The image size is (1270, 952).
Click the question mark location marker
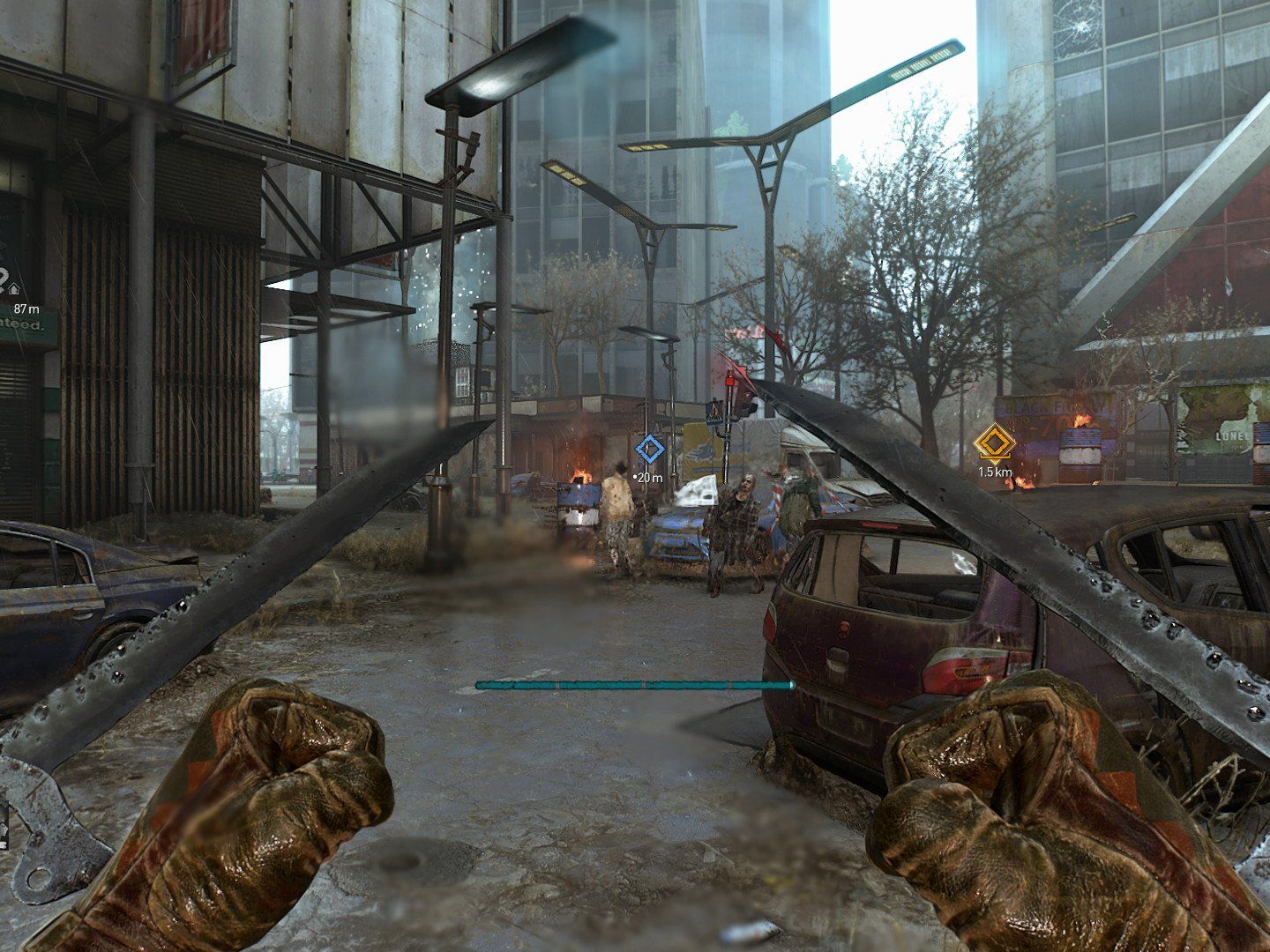click(x=4, y=279)
